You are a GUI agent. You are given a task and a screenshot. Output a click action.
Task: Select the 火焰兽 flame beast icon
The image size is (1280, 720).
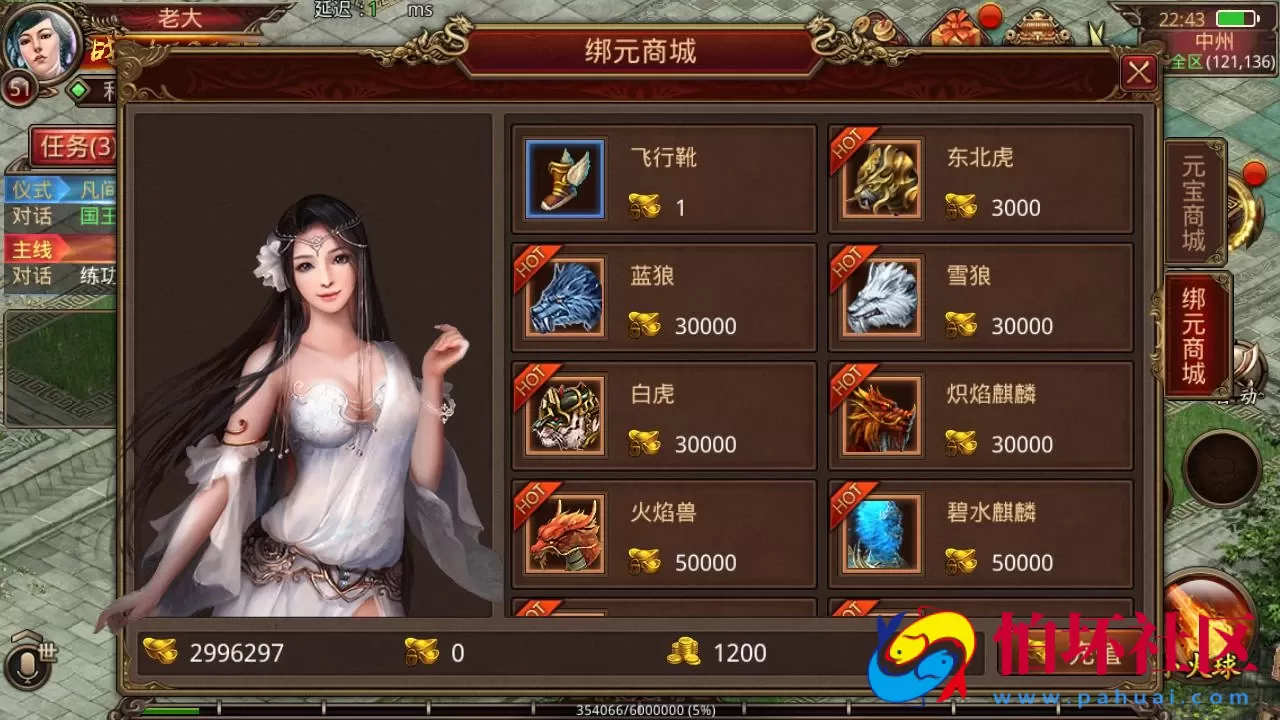(x=563, y=534)
